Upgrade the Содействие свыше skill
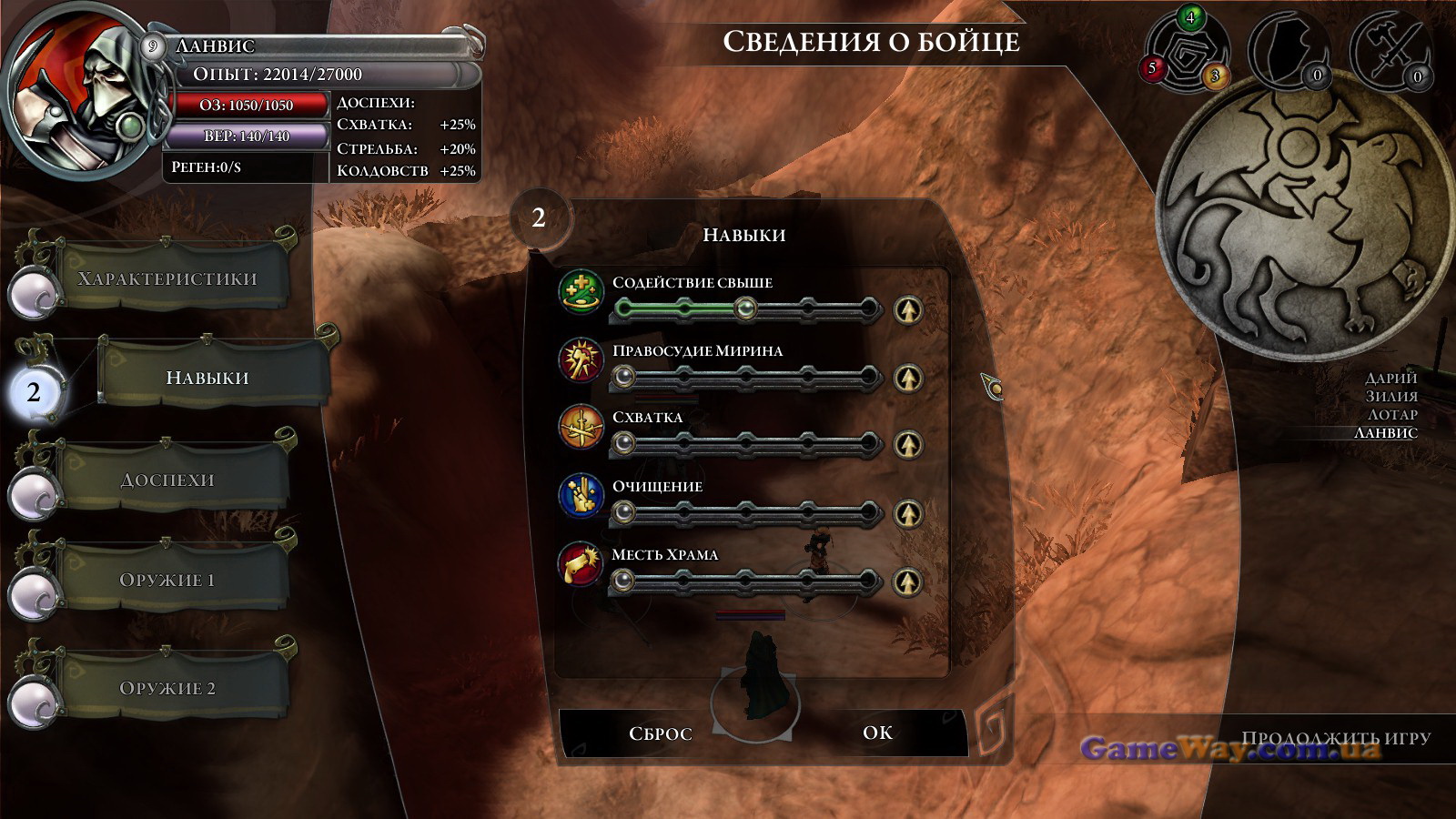This screenshot has height=819, width=1456. click(907, 310)
